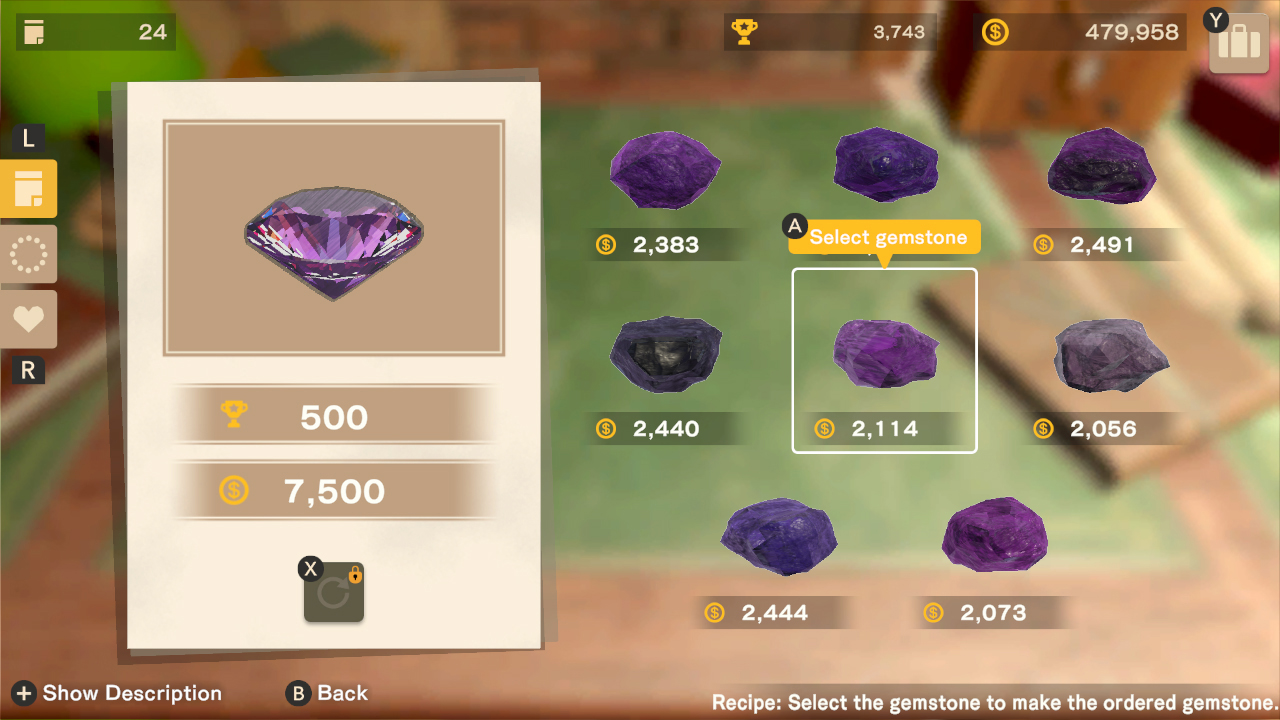Click the trophy score icon showing 3,743

click(742, 31)
